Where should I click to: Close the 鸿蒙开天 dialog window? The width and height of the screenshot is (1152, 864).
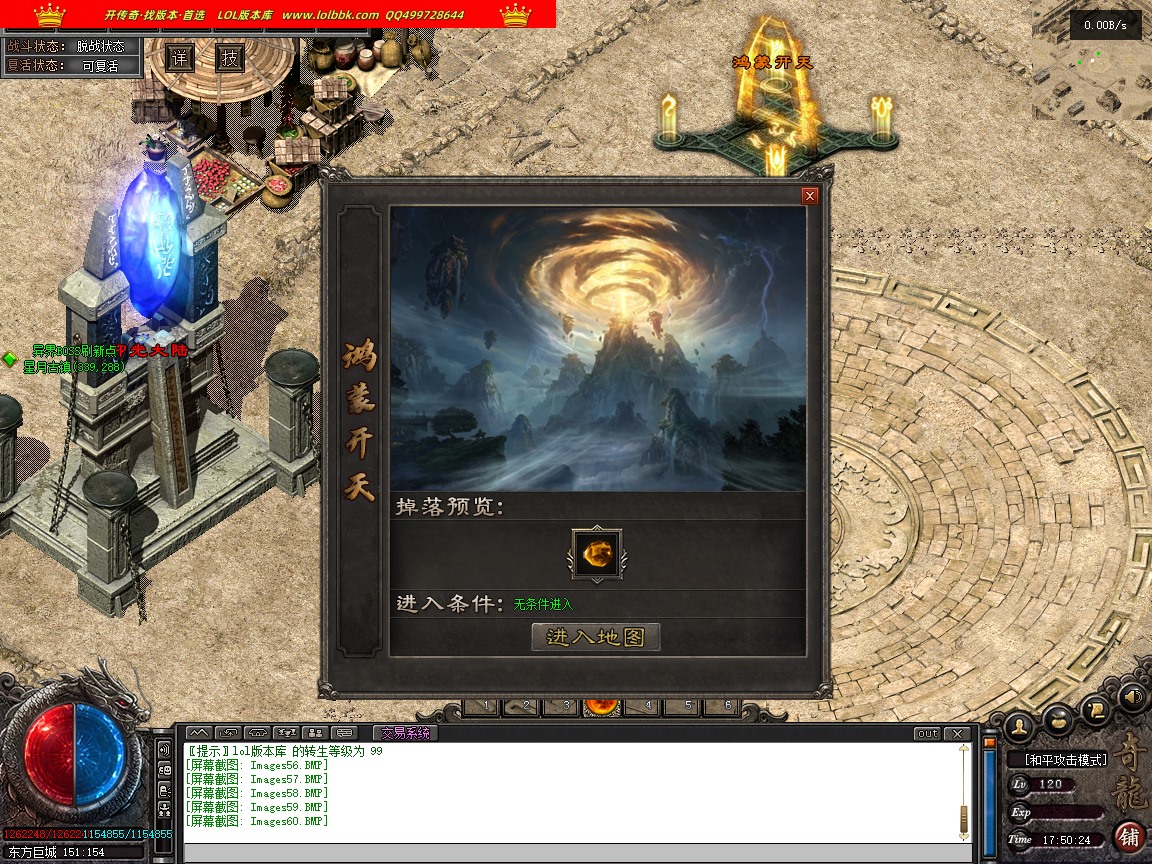pos(810,196)
